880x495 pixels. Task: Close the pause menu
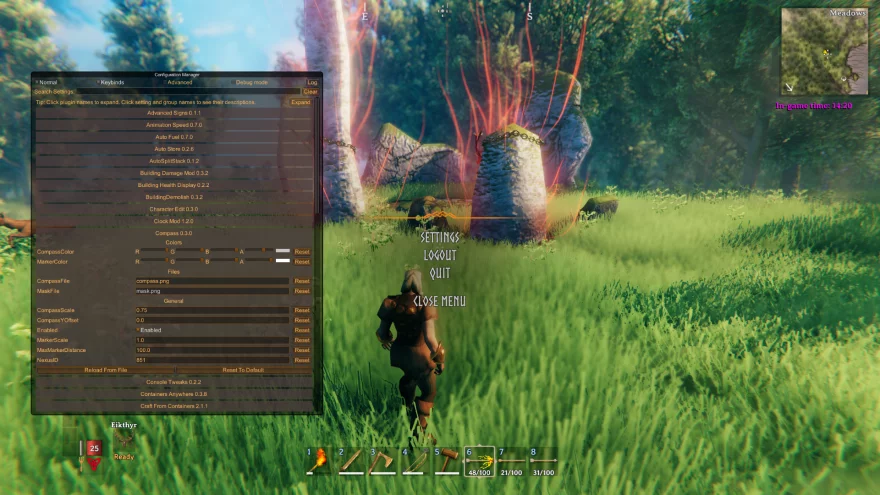pos(440,301)
